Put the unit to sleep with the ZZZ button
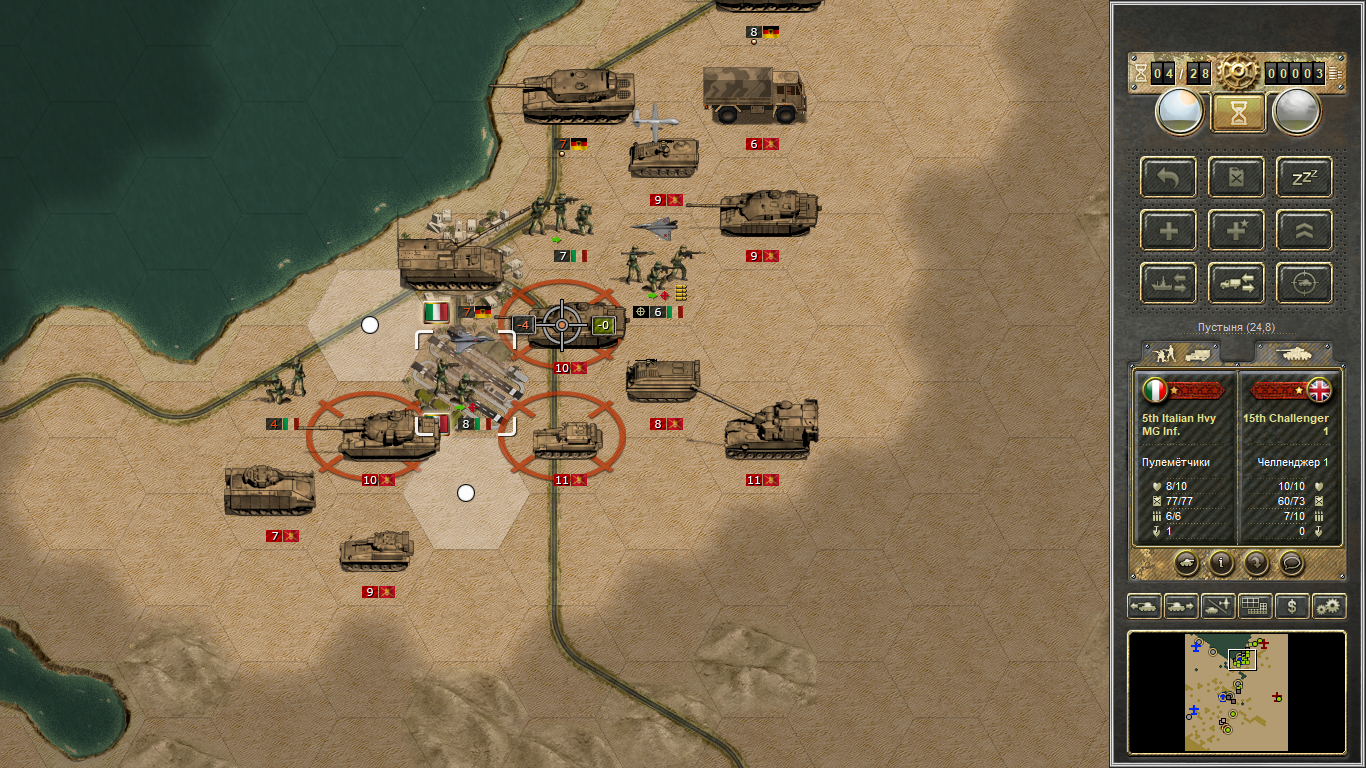The width and height of the screenshot is (1366, 768). point(1304,177)
